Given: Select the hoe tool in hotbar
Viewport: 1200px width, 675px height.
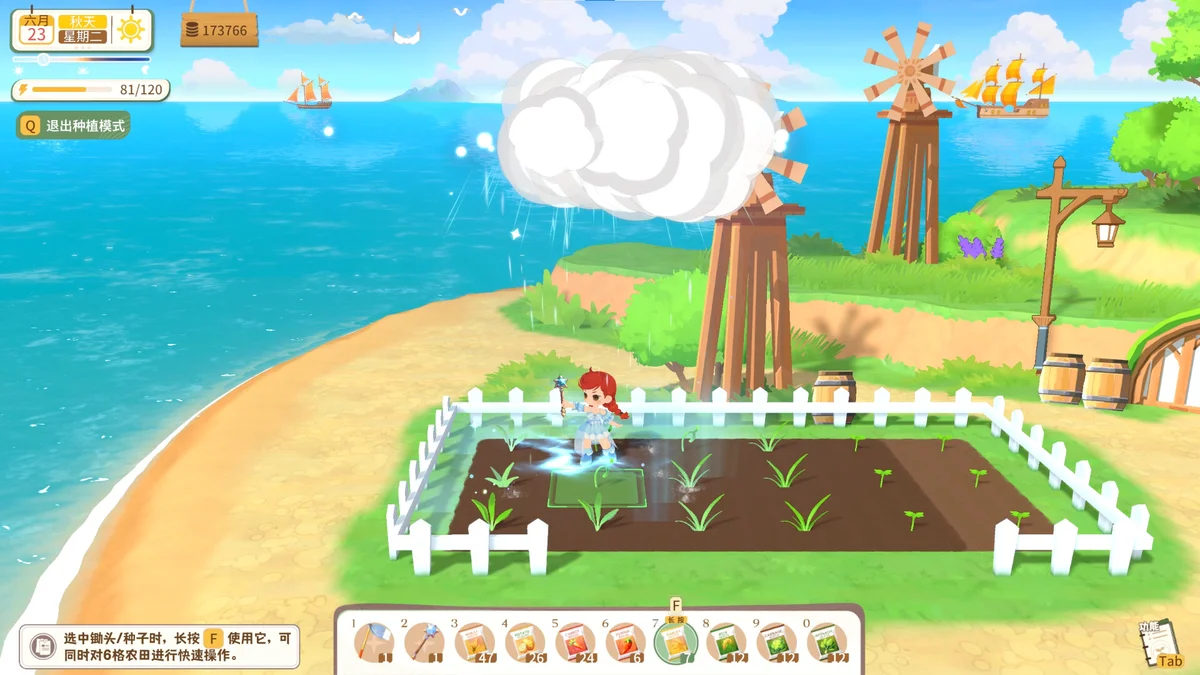Looking at the screenshot, I should (374, 642).
